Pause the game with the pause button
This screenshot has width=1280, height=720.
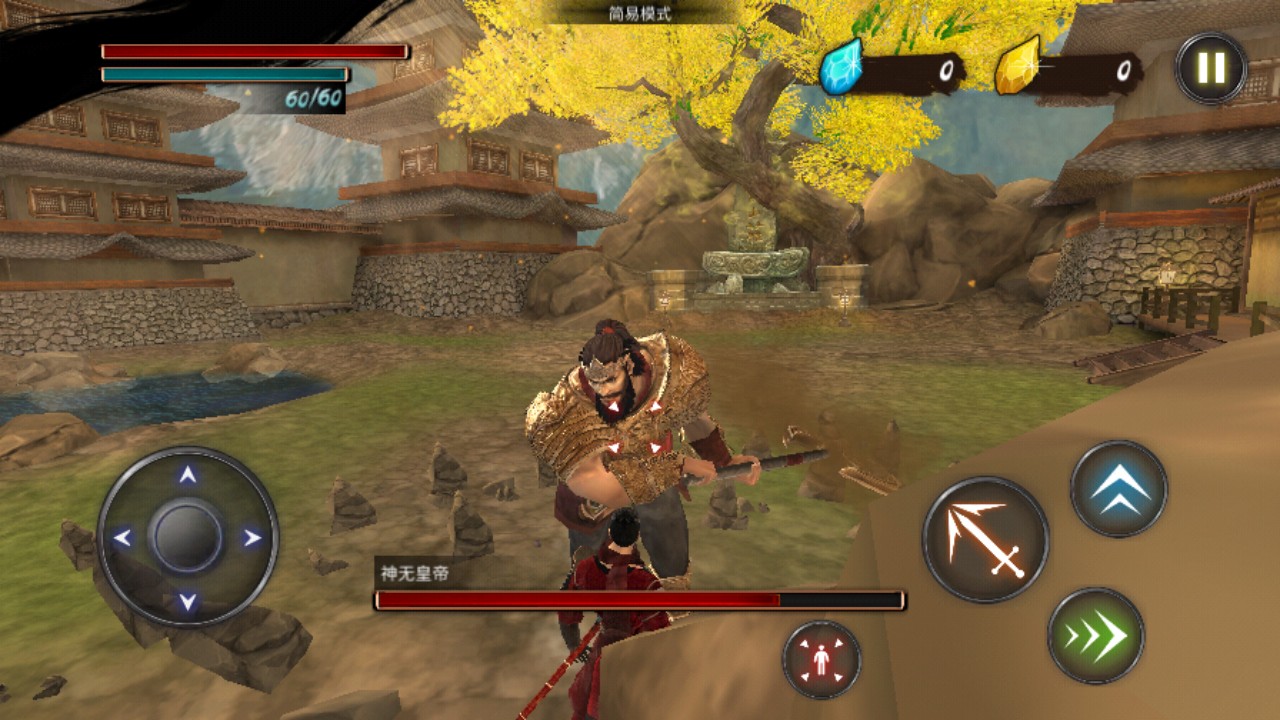[1211, 69]
